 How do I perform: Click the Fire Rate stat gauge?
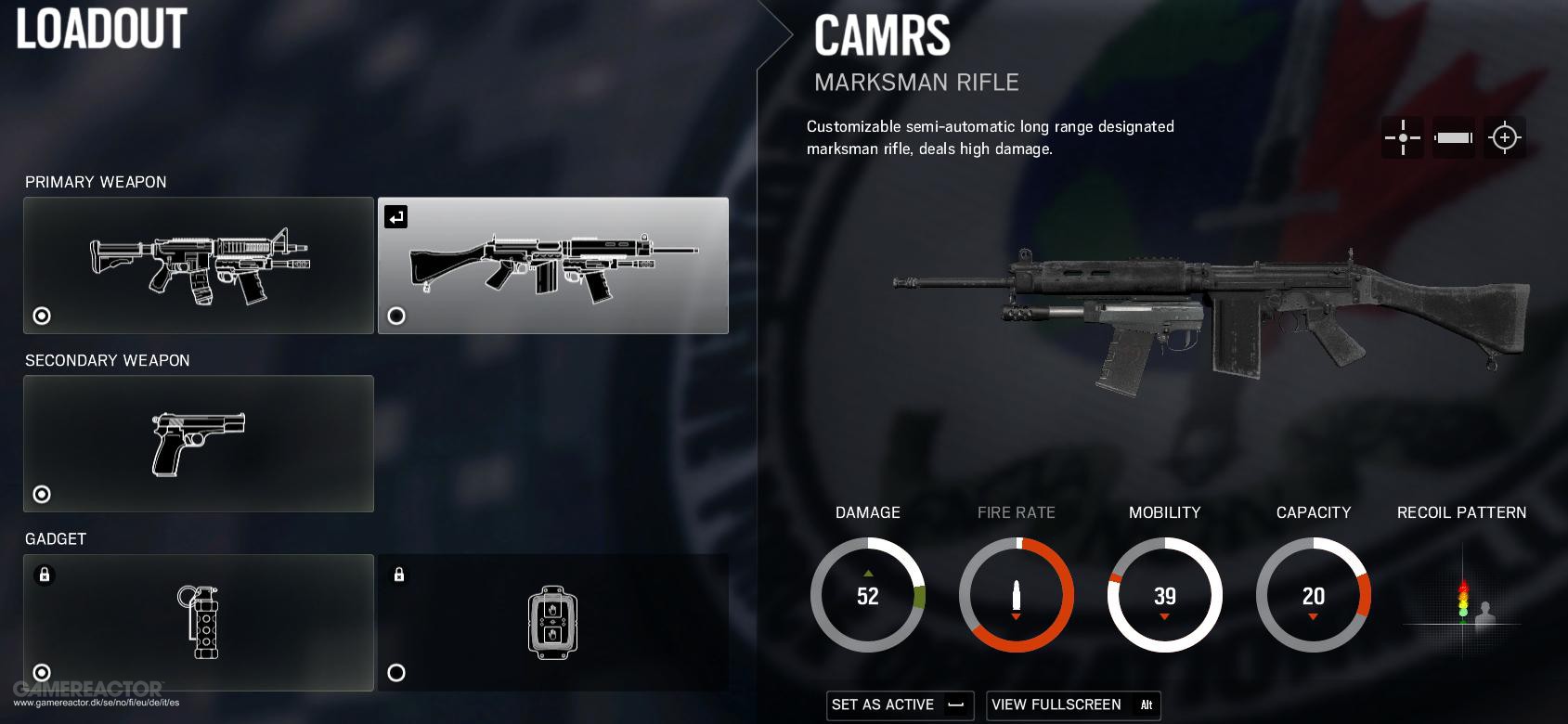click(1017, 595)
